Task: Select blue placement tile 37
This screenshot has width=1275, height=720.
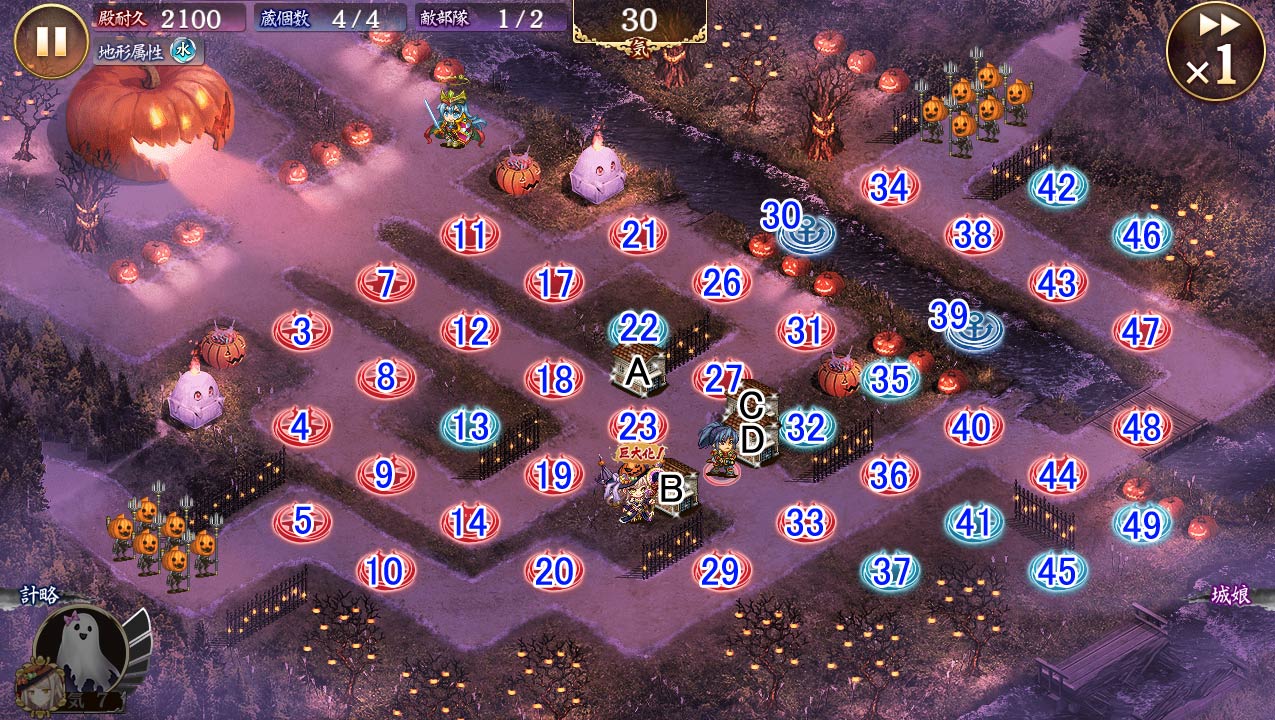Action: point(889,571)
